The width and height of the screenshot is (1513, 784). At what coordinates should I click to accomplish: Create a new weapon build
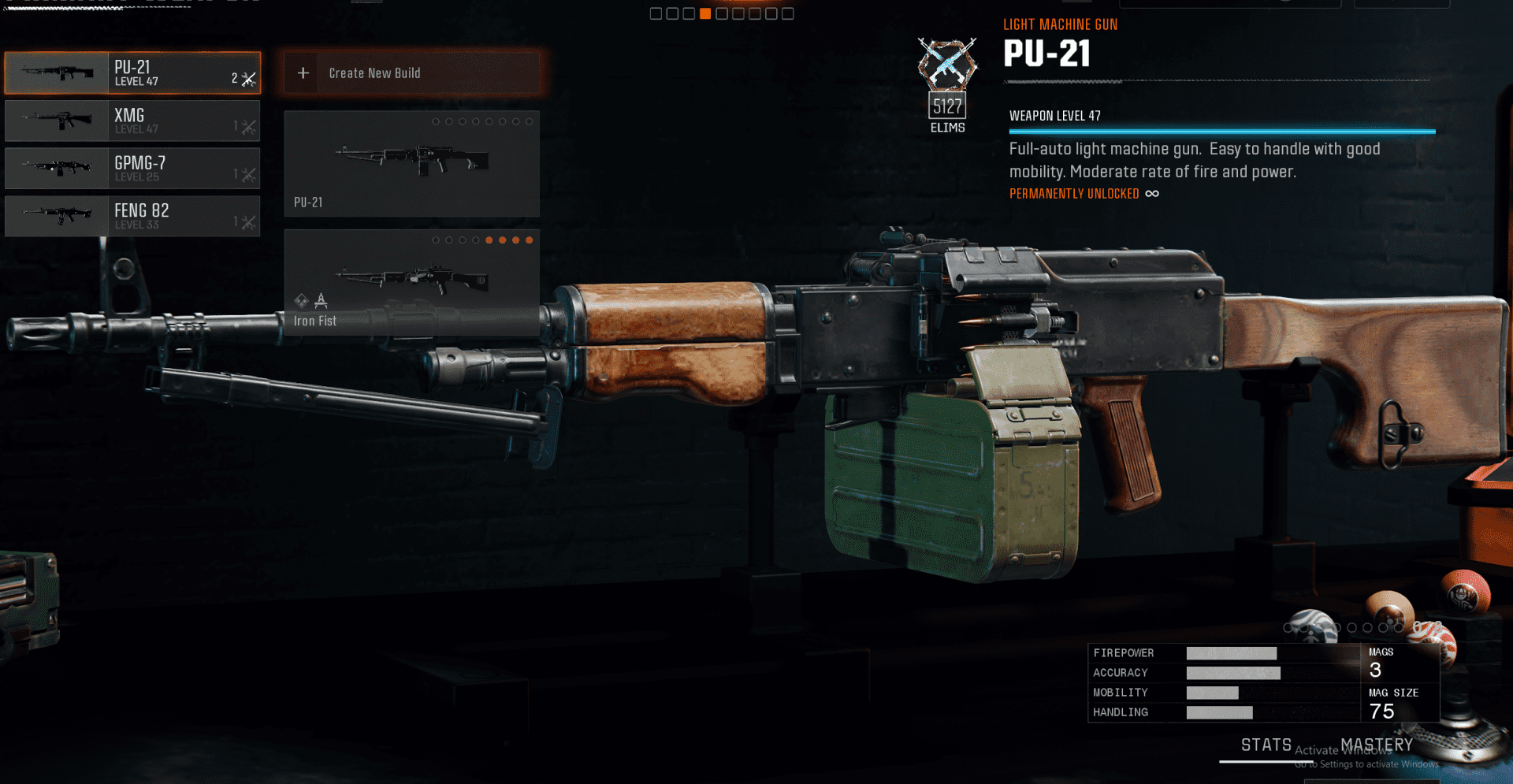pos(412,73)
